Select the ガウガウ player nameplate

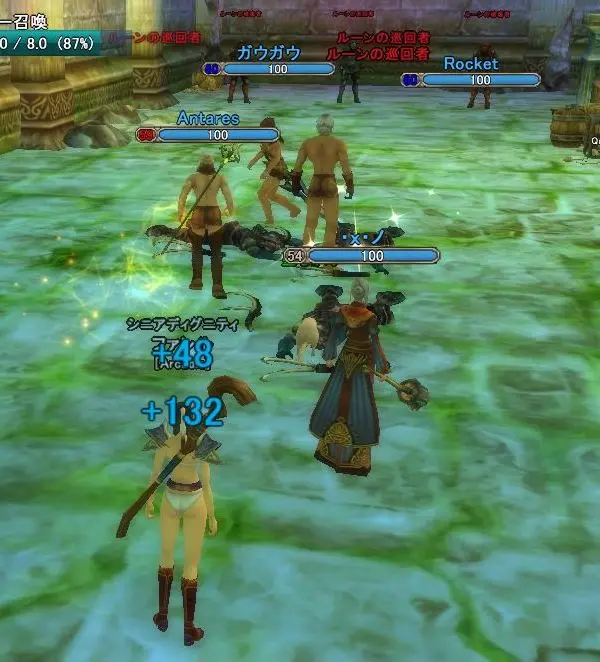click(x=268, y=53)
